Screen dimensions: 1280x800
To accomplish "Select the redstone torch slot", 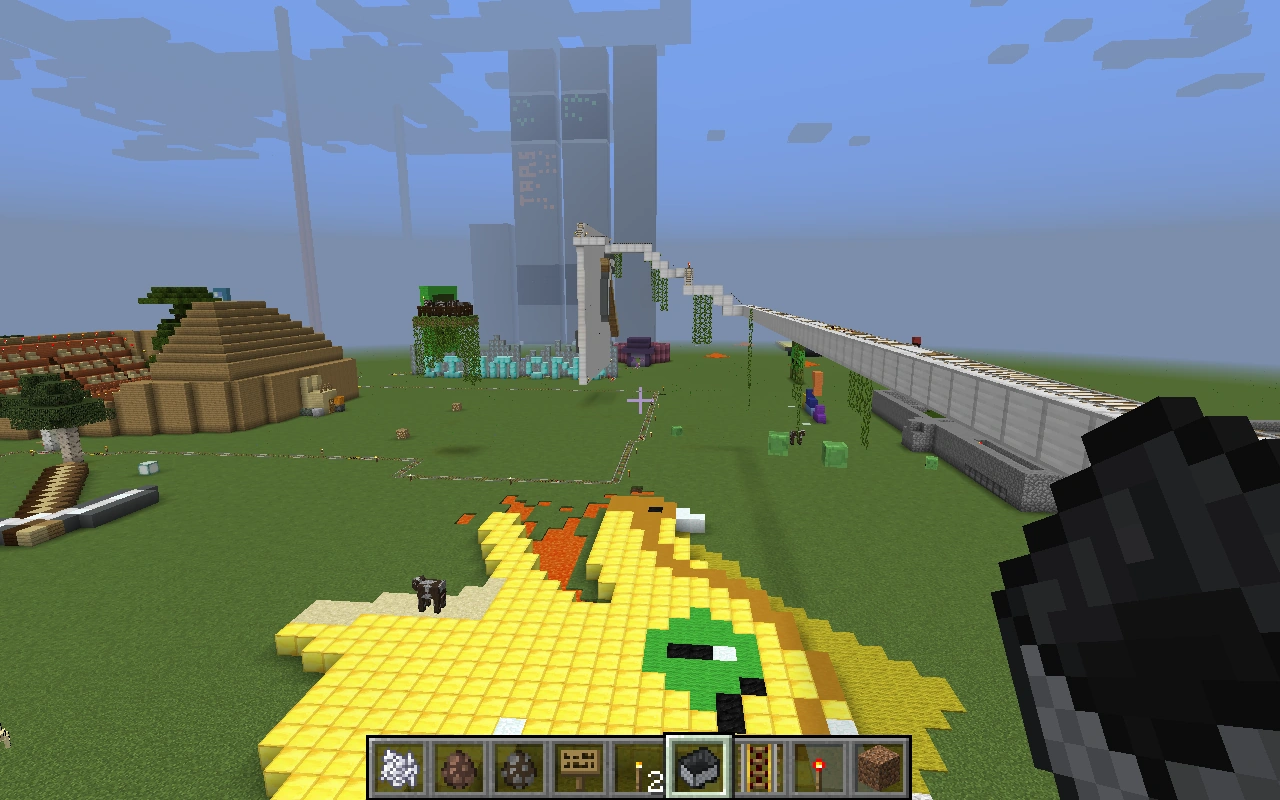I will pos(820,768).
